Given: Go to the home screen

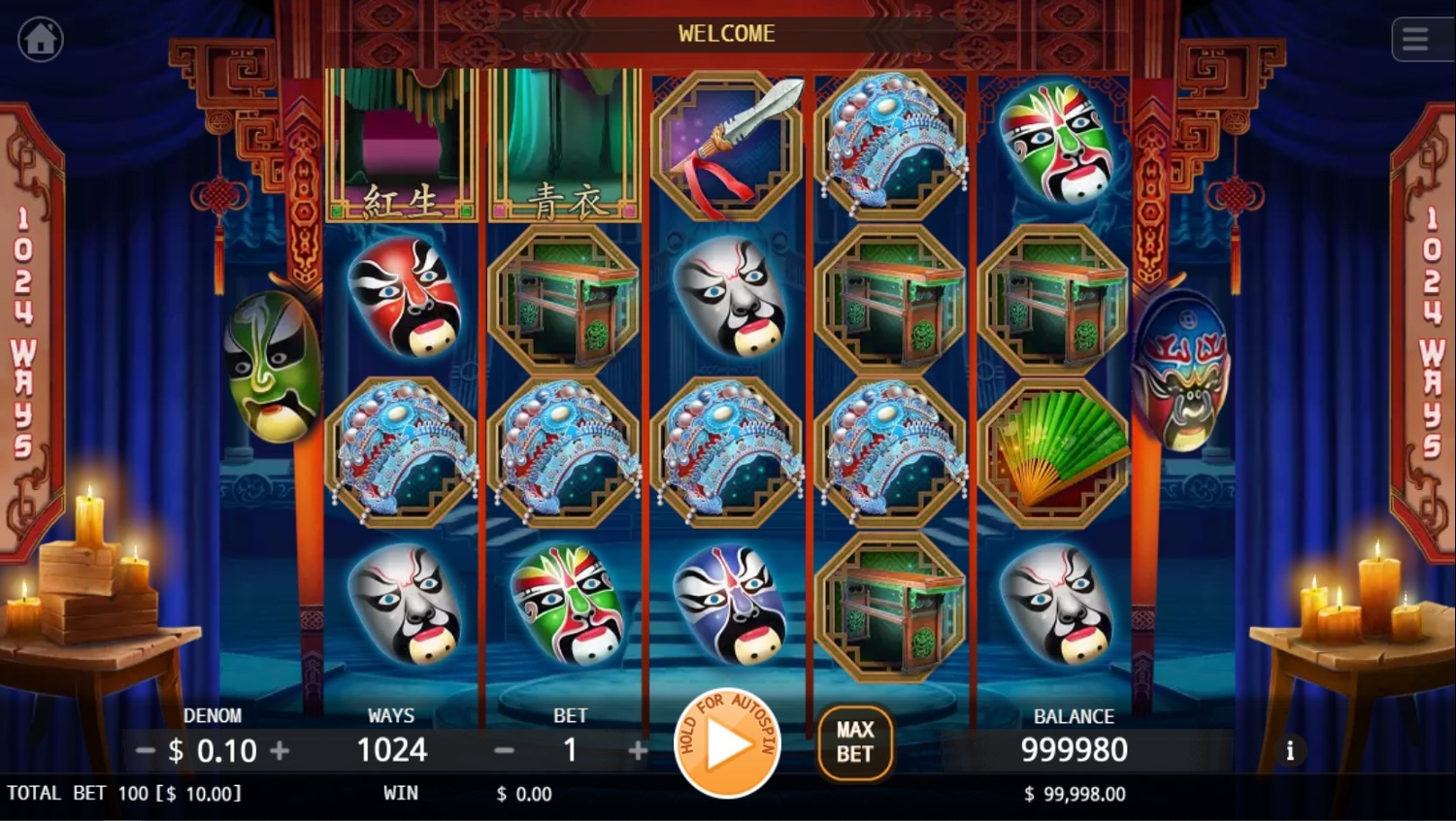Looking at the screenshot, I should point(41,40).
